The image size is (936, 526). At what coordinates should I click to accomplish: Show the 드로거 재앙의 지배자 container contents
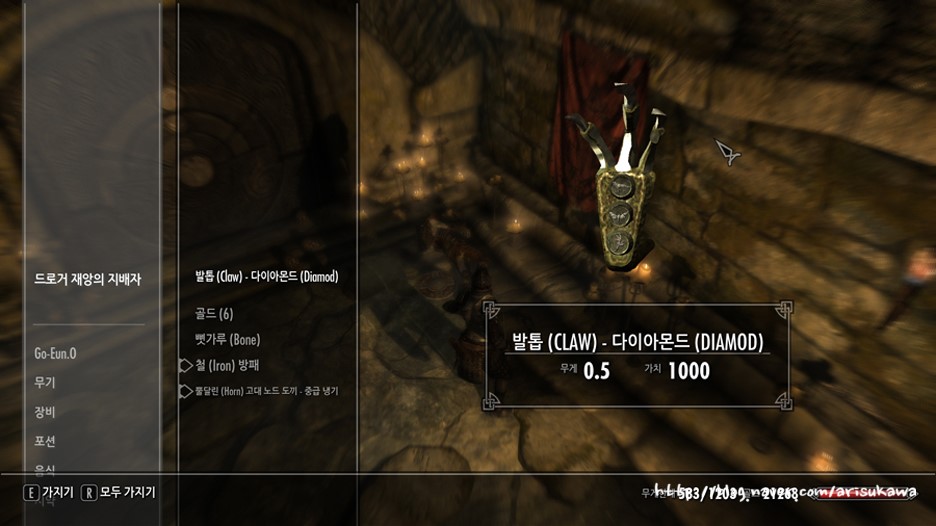point(88,280)
